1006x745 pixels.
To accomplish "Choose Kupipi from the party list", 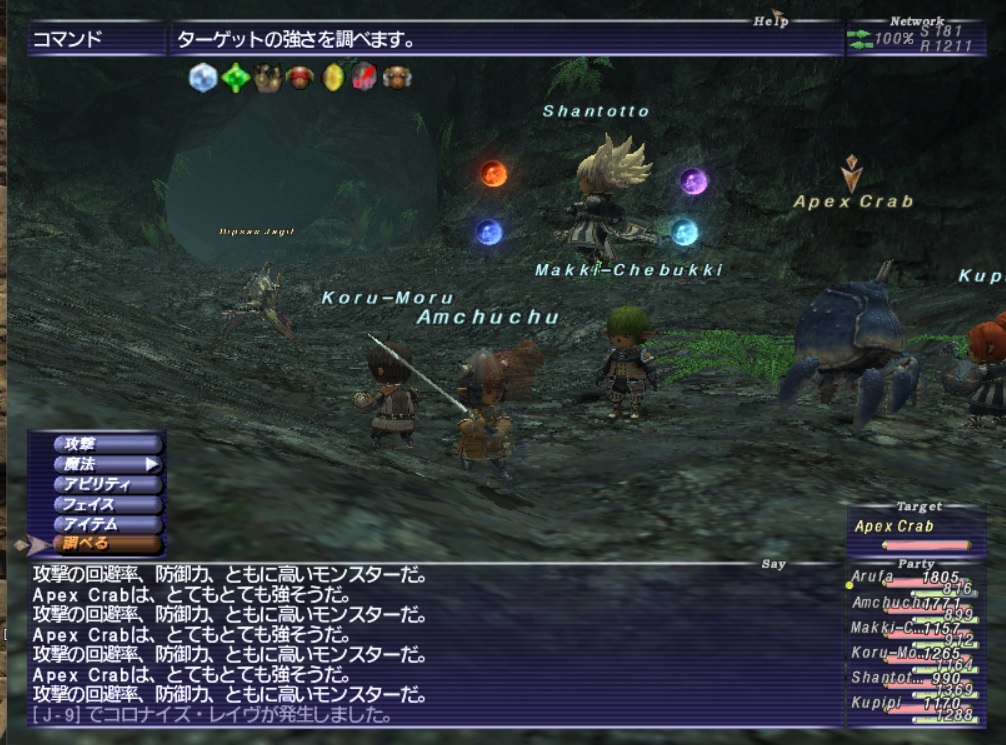I will (903, 704).
